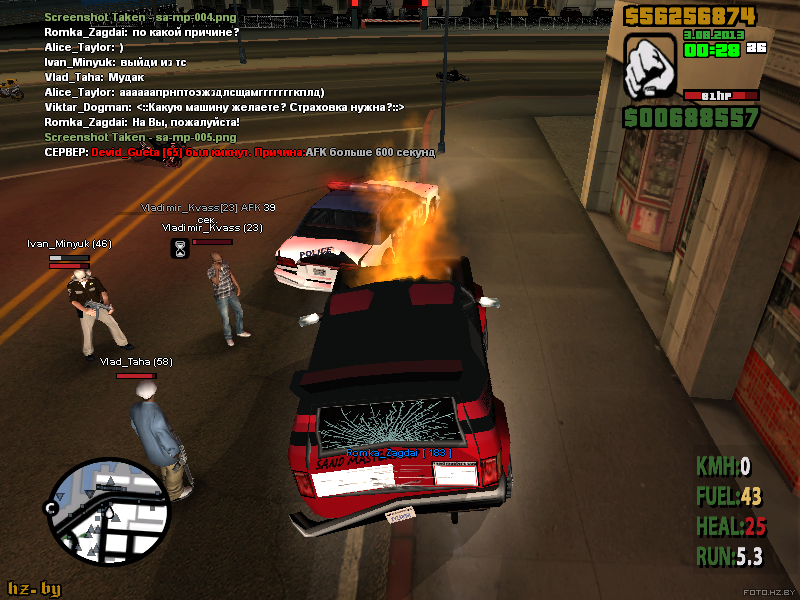Select the chat message log
This screenshot has height=600, width=800.
pyautogui.click(x=240, y=85)
